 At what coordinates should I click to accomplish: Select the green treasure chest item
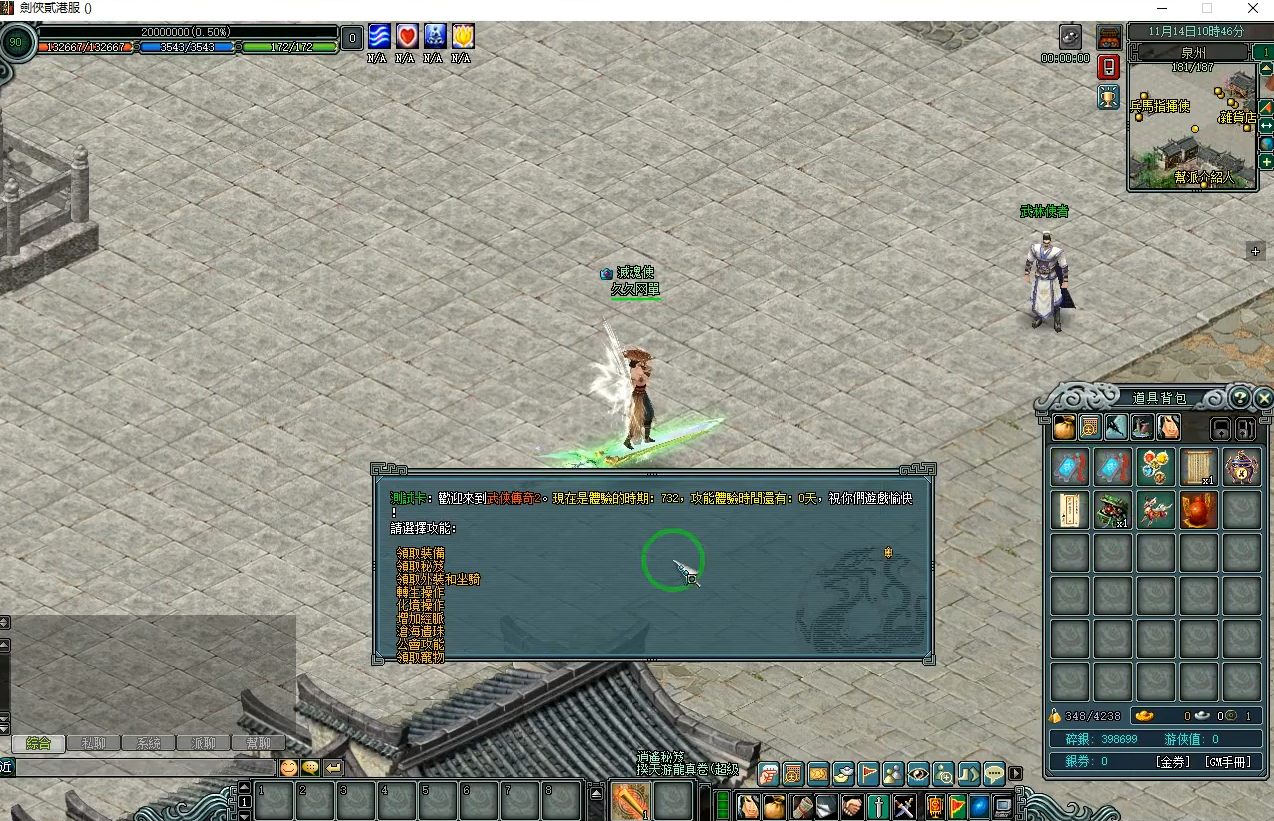click(x=1112, y=510)
